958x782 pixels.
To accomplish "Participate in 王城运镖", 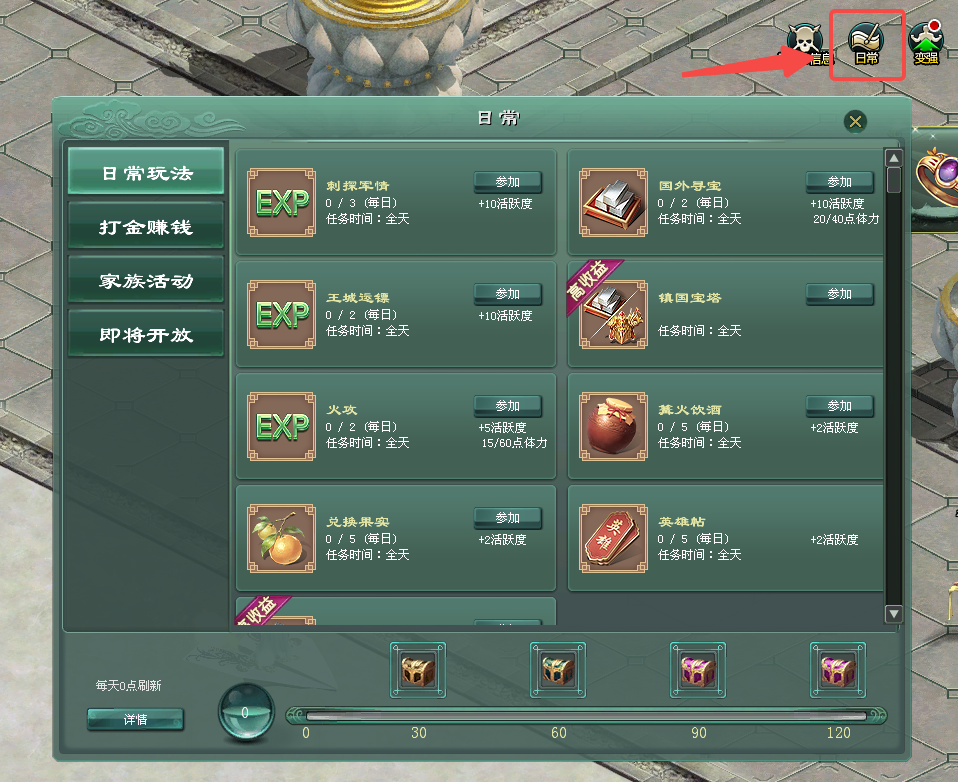I will (507, 294).
